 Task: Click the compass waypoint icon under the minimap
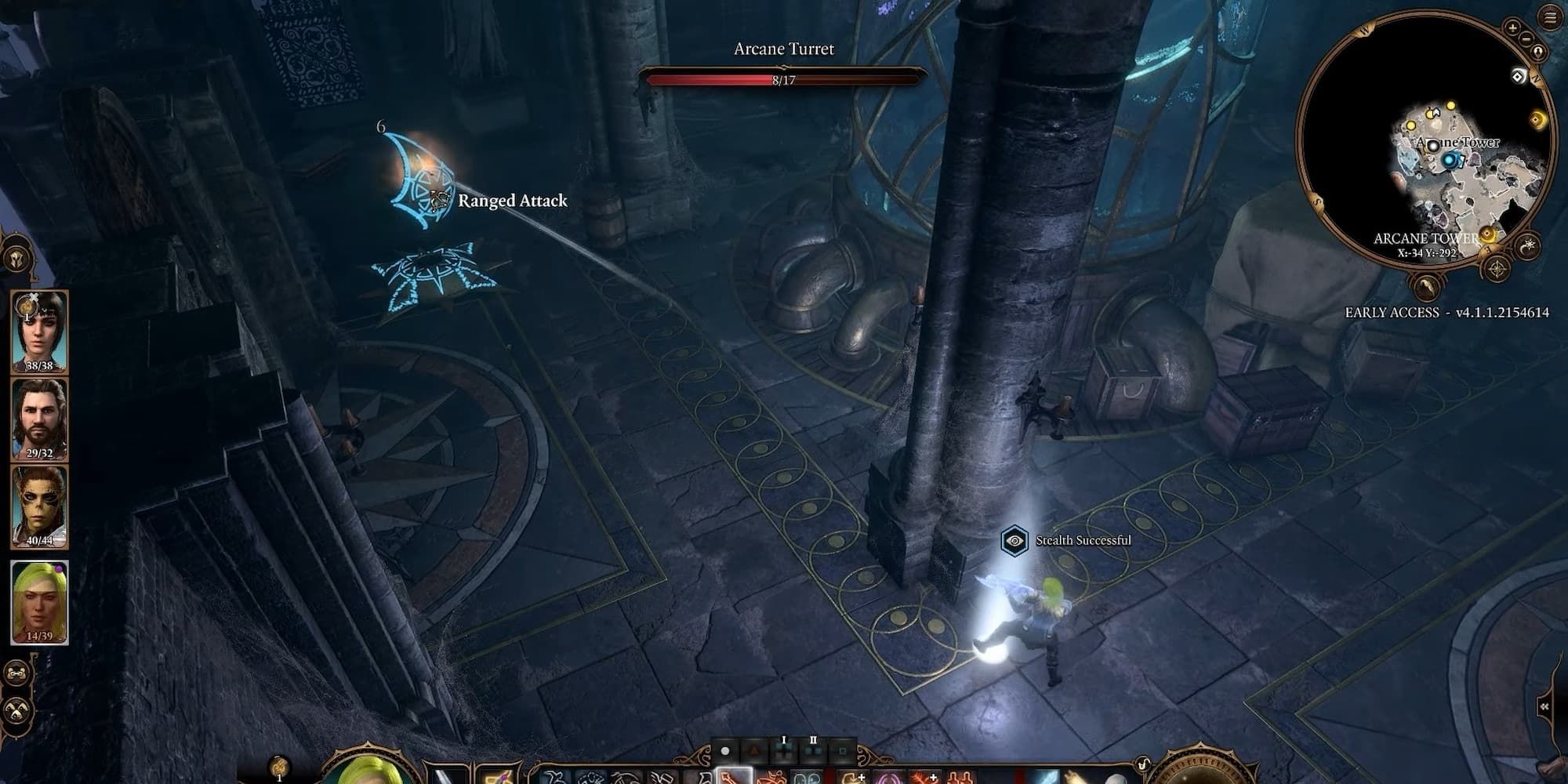[1497, 269]
